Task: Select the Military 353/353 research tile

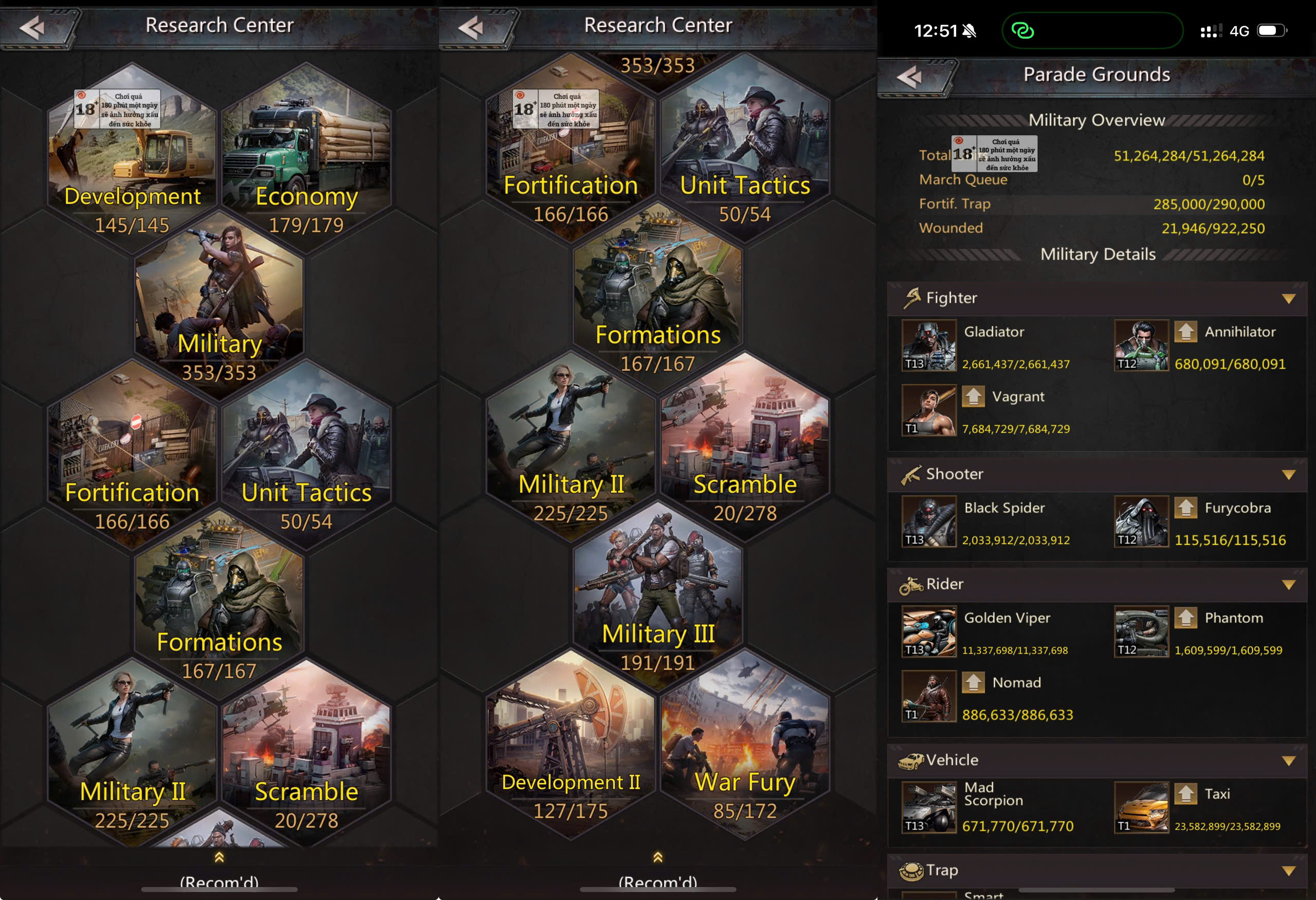Action: coord(219,300)
